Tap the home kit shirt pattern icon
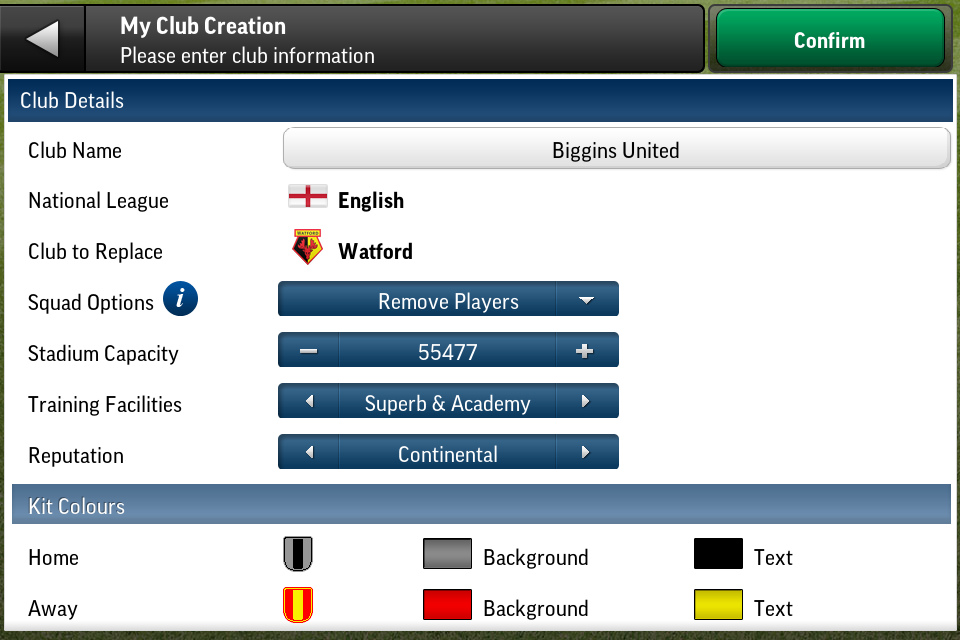Viewport: 960px width, 640px height. [299, 554]
